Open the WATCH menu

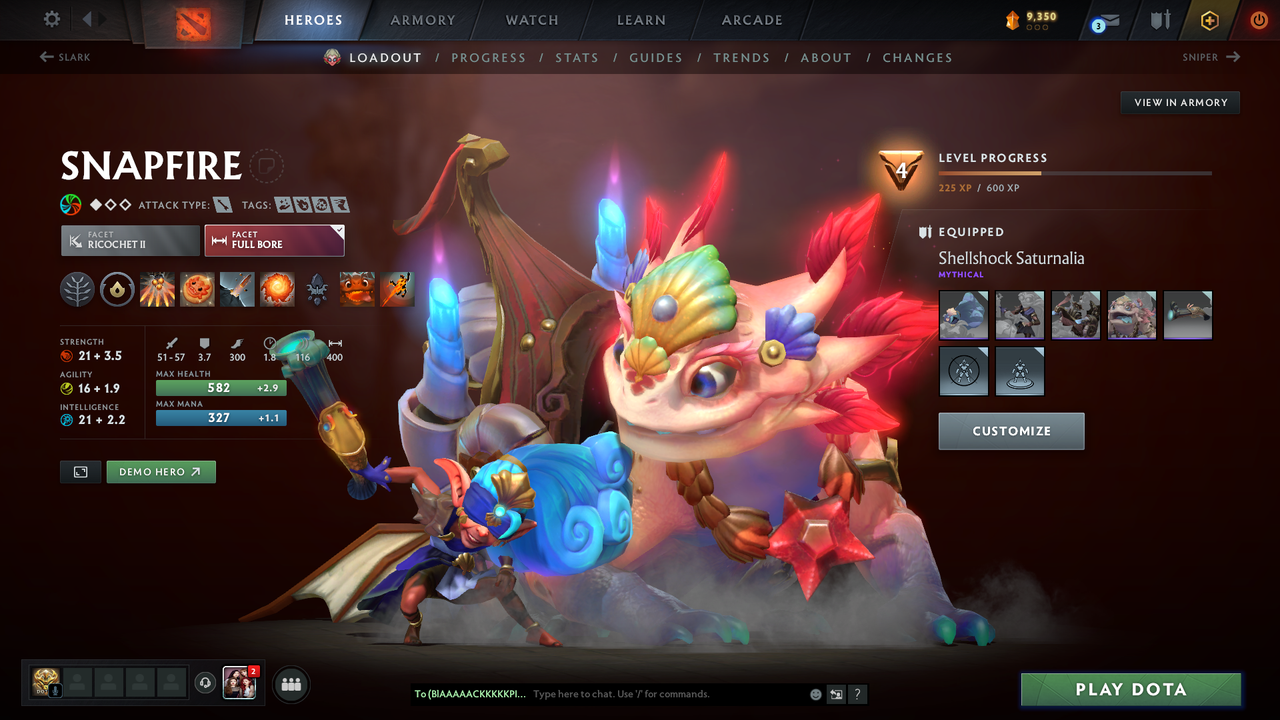(x=531, y=20)
